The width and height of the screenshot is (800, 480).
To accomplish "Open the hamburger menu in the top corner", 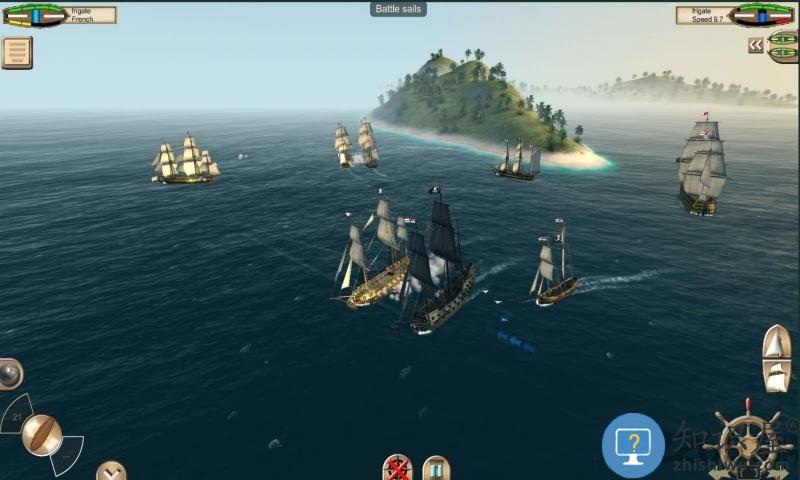I will (16, 52).
